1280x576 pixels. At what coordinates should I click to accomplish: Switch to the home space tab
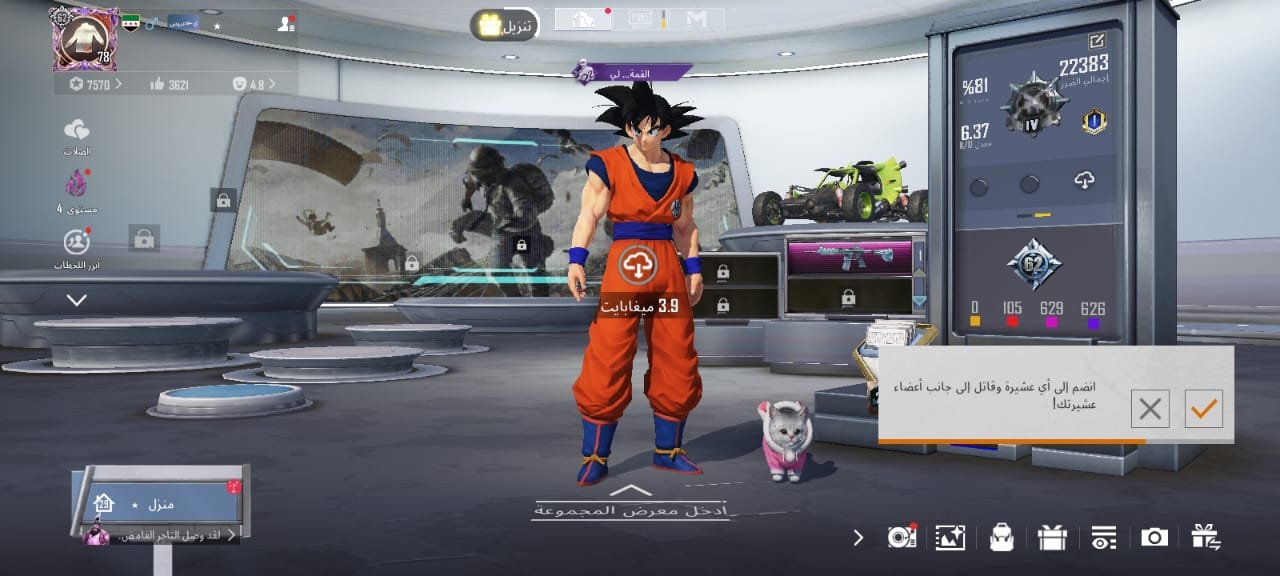click(x=583, y=19)
